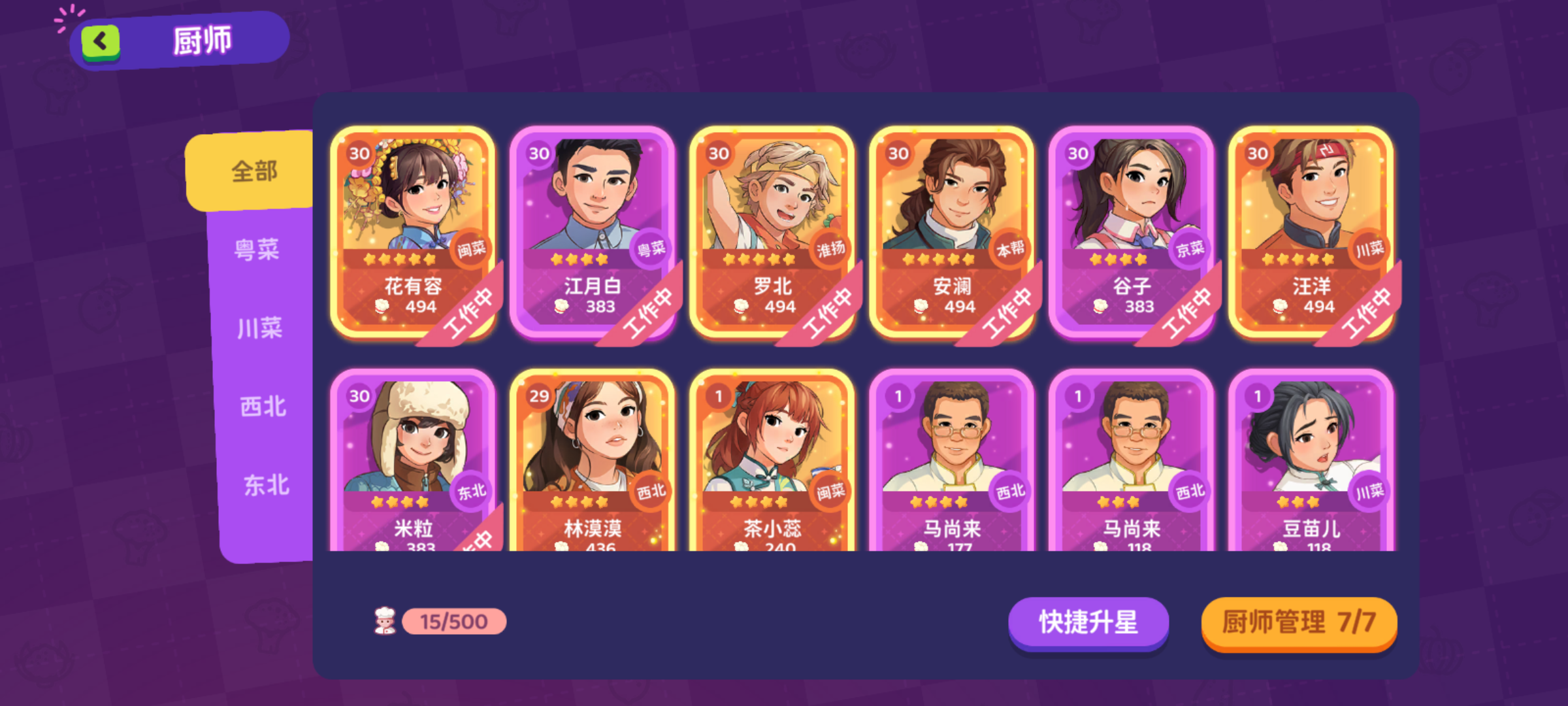The width and height of the screenshot is (1568, 706).
Task: View chef 罗北 of 淮扬 cuisine
Action: tap(774, 229)
